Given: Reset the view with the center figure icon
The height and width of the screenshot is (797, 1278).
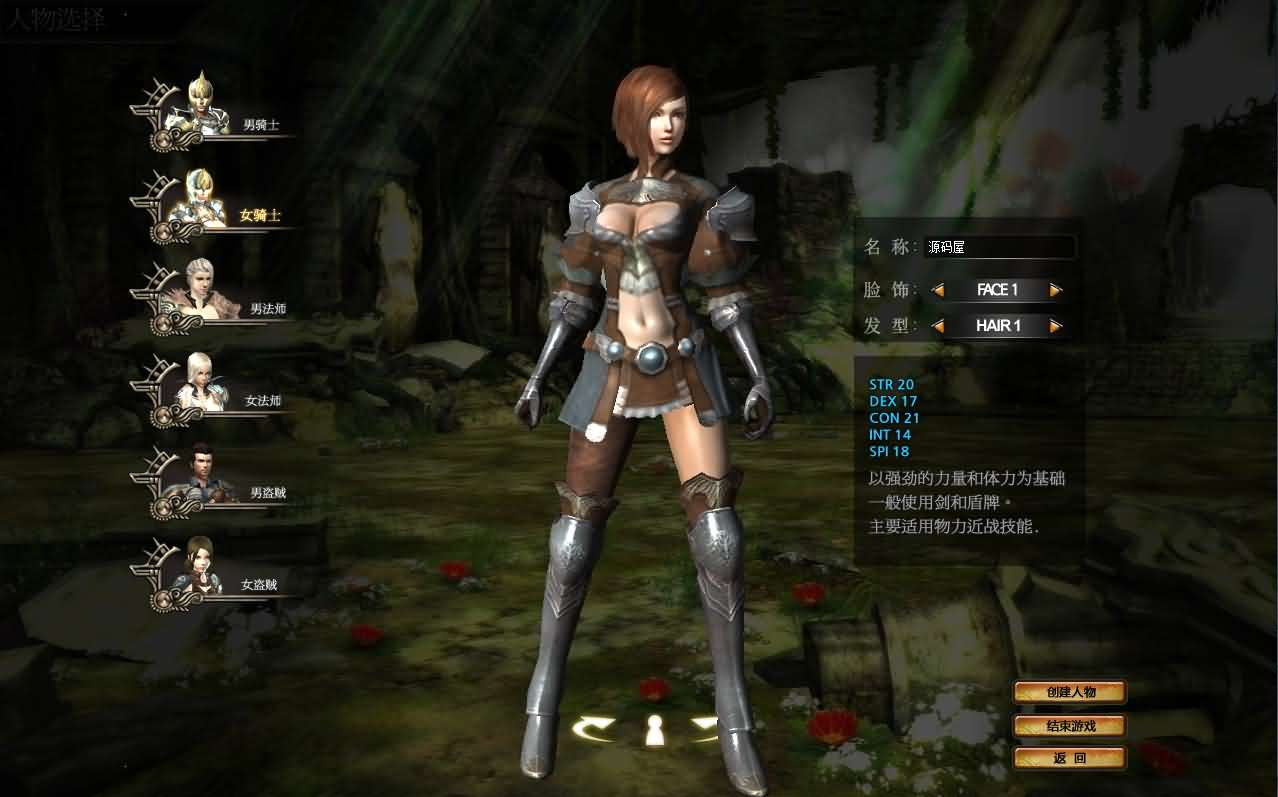Looking at the screenshot, I should coord(654,731).
